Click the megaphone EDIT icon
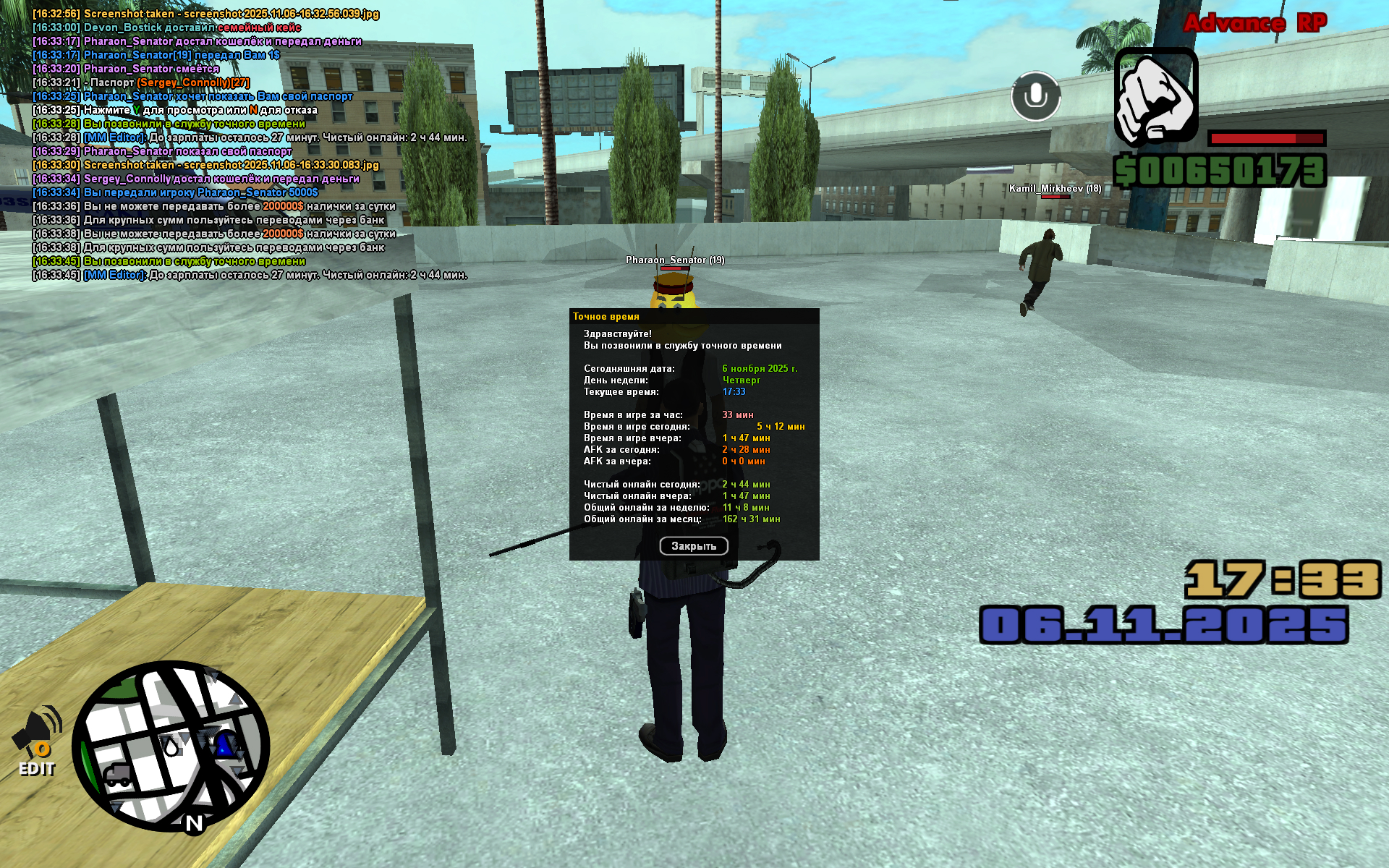Image resolution: width=1389 pixels, height=868 pixels. click(x=37, y=741)
